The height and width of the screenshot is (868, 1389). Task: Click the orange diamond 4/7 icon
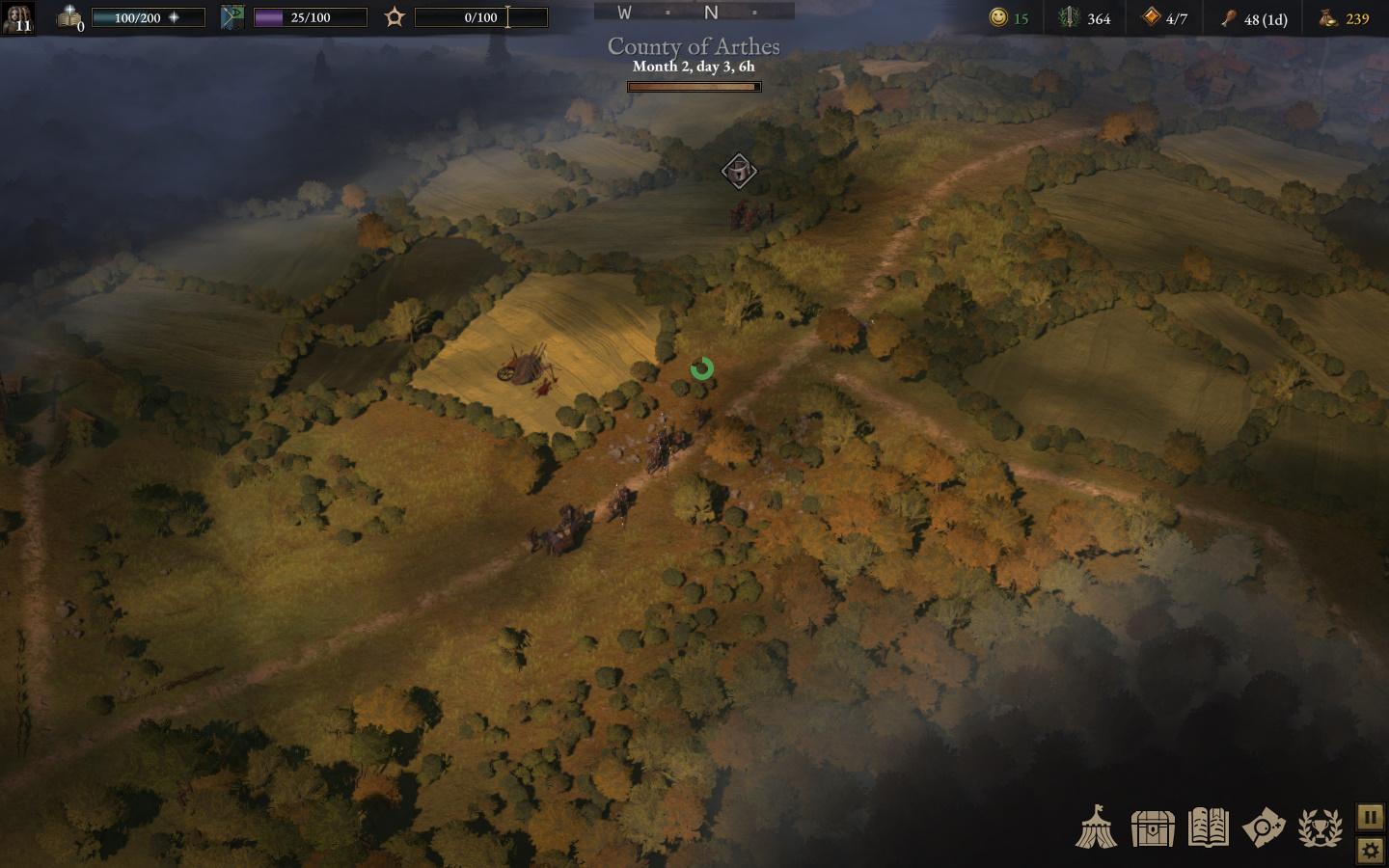(1151, 17)
